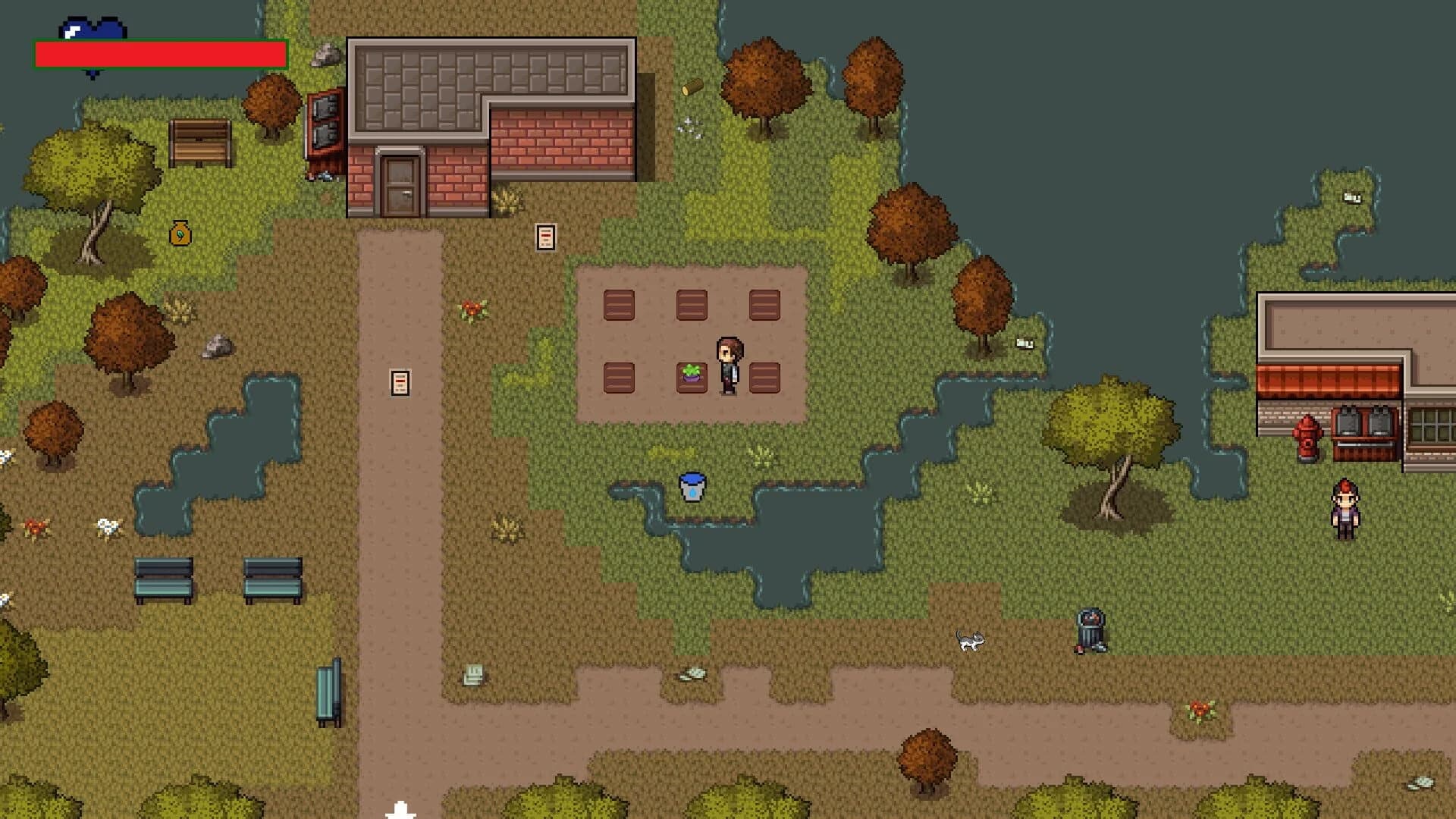Select the sign post near the brick house
This screenshot has height=819, width=1456.
tap(544, 237)
